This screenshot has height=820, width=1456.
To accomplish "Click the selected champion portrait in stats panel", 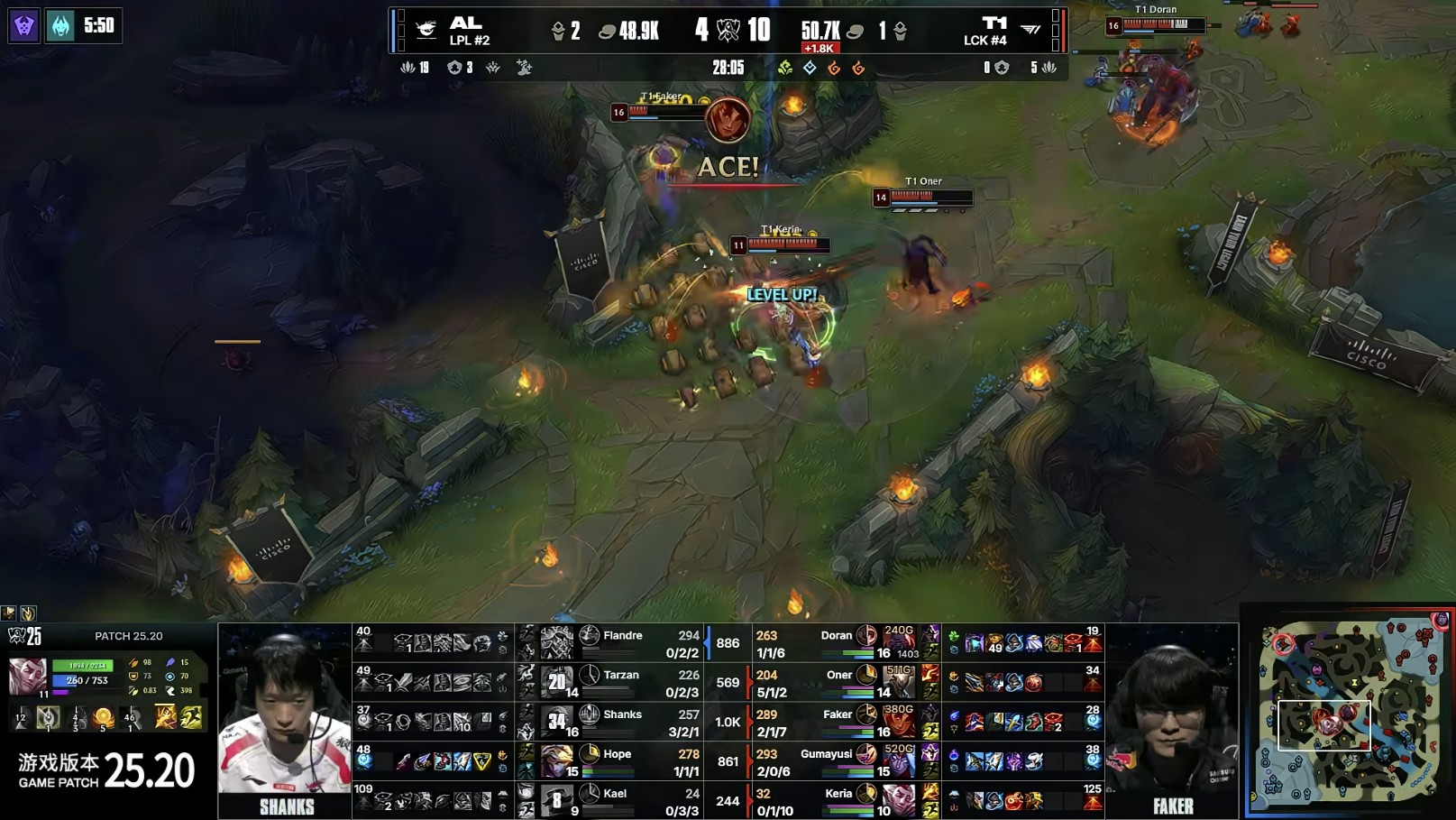I will click(x=27, y=677).
